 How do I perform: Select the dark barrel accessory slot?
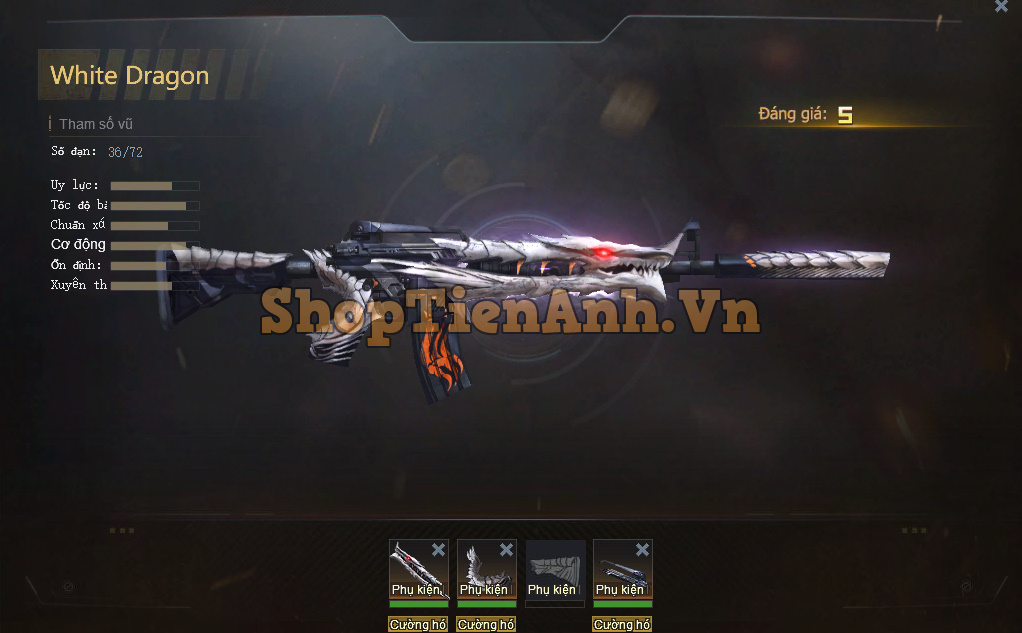click(618, 572)
